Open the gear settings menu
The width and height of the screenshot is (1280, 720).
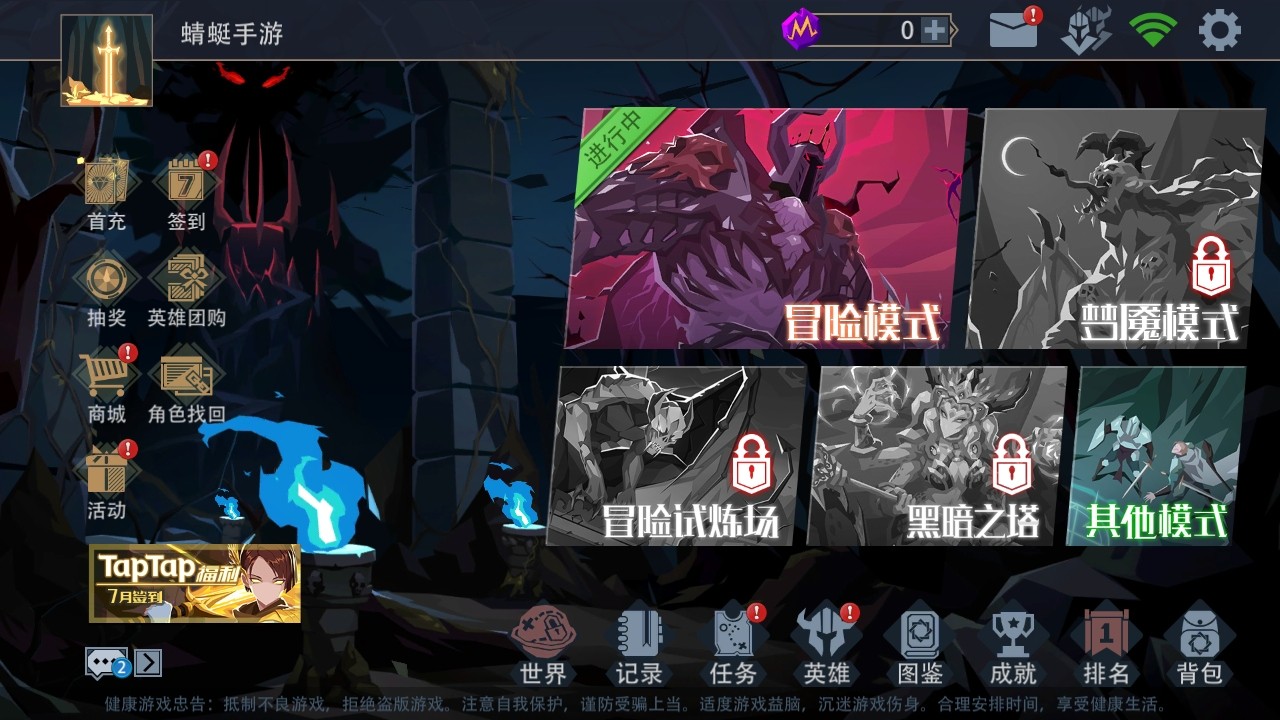click(1219, 31)
